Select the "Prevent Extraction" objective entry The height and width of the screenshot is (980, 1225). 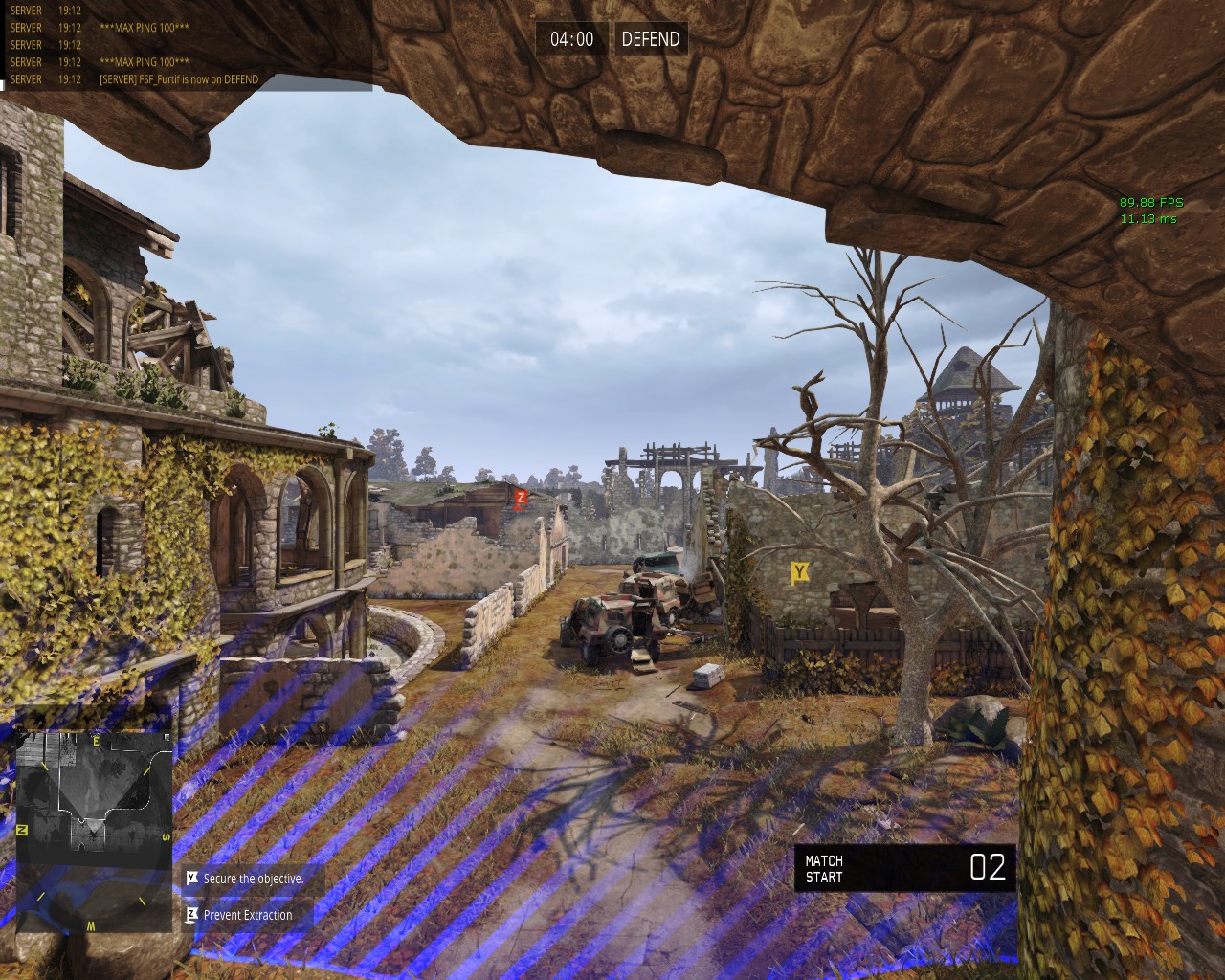[x=247, y=915]
